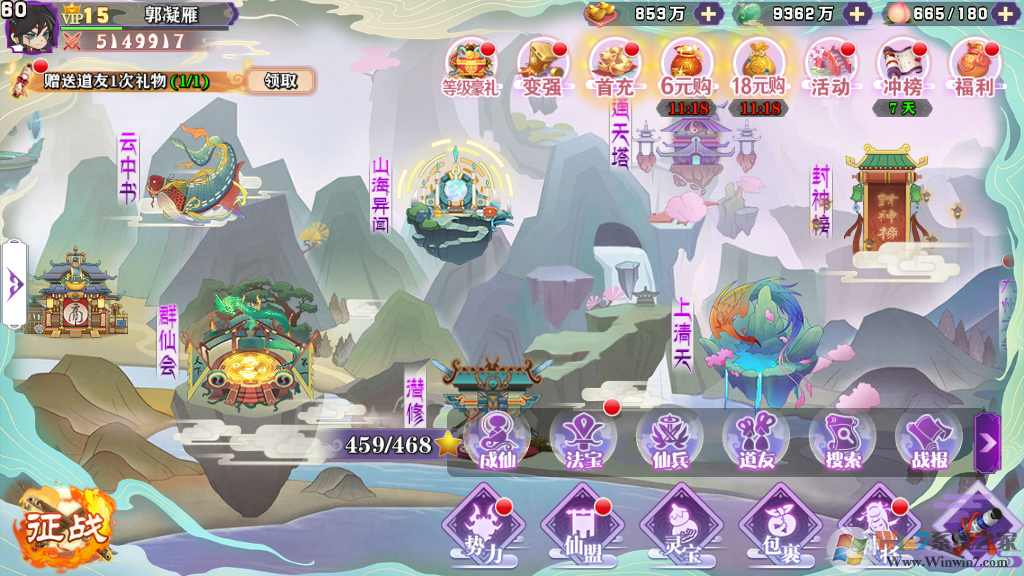Open the 法宝 treasures menu
This screenshot has width=1024, height=576.
pos(583,441)
